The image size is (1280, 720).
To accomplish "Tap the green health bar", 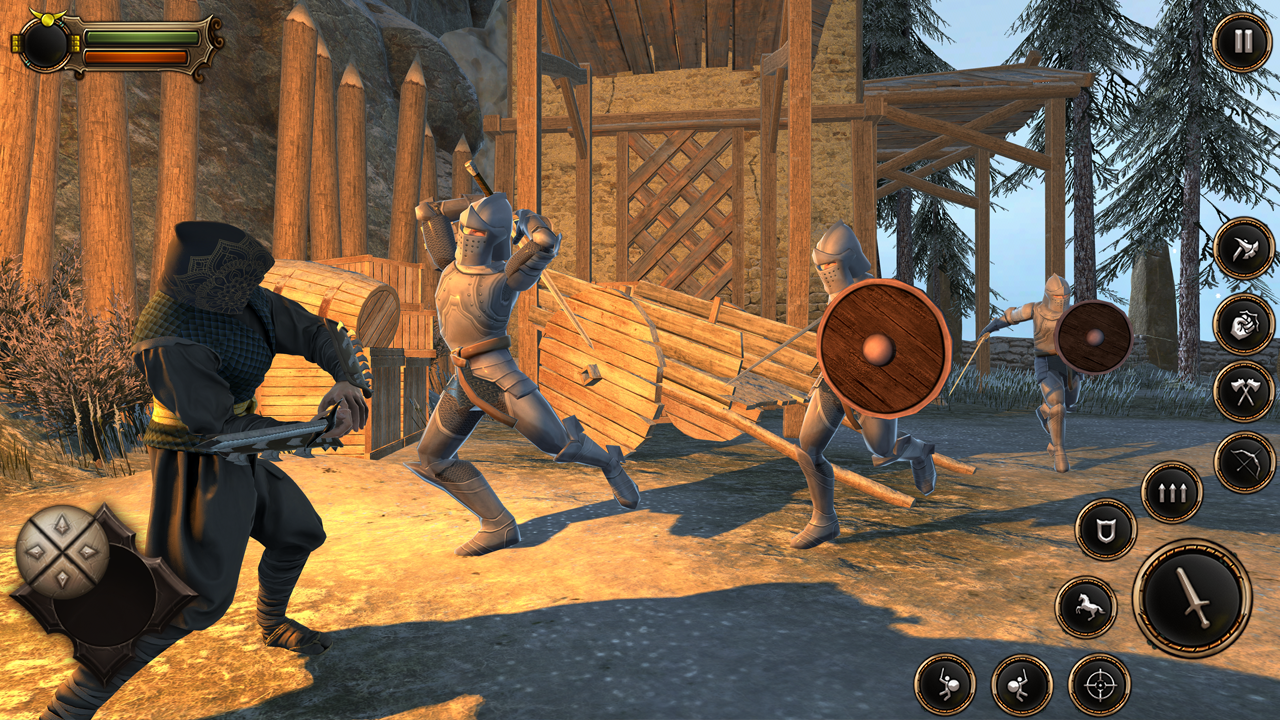I will point(140,37).
